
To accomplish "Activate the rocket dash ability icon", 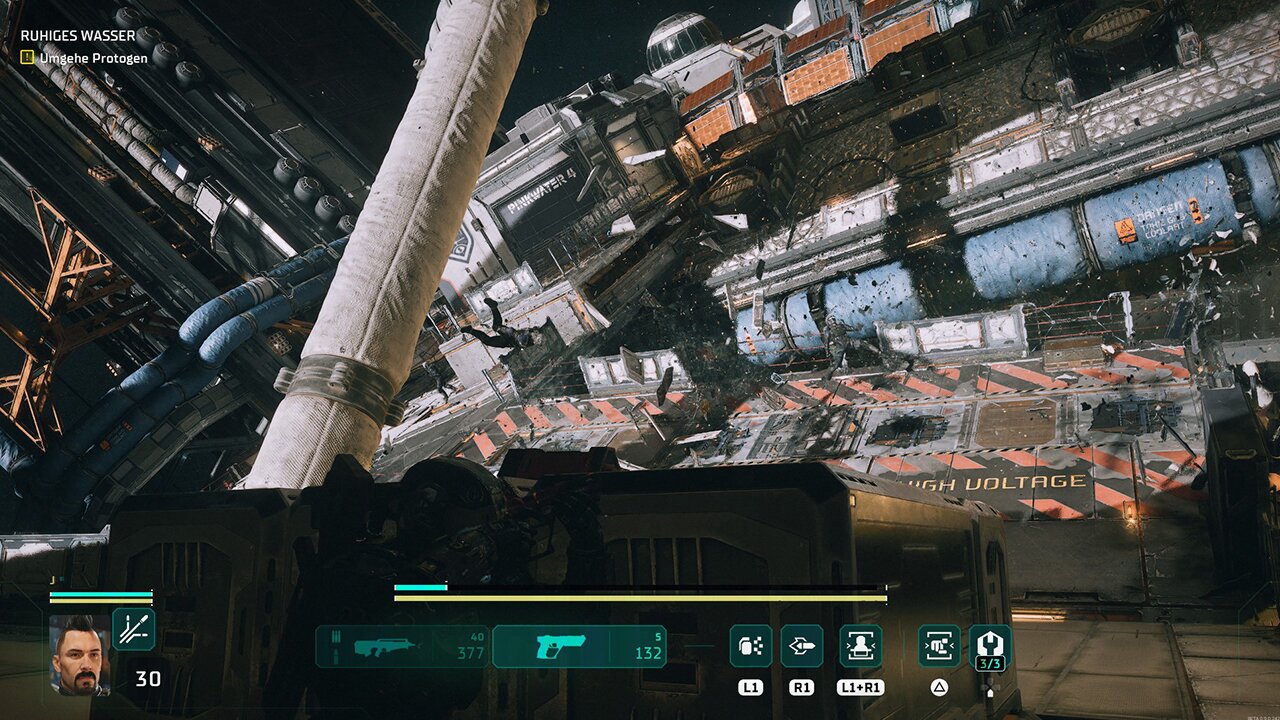I will [802, 646].
